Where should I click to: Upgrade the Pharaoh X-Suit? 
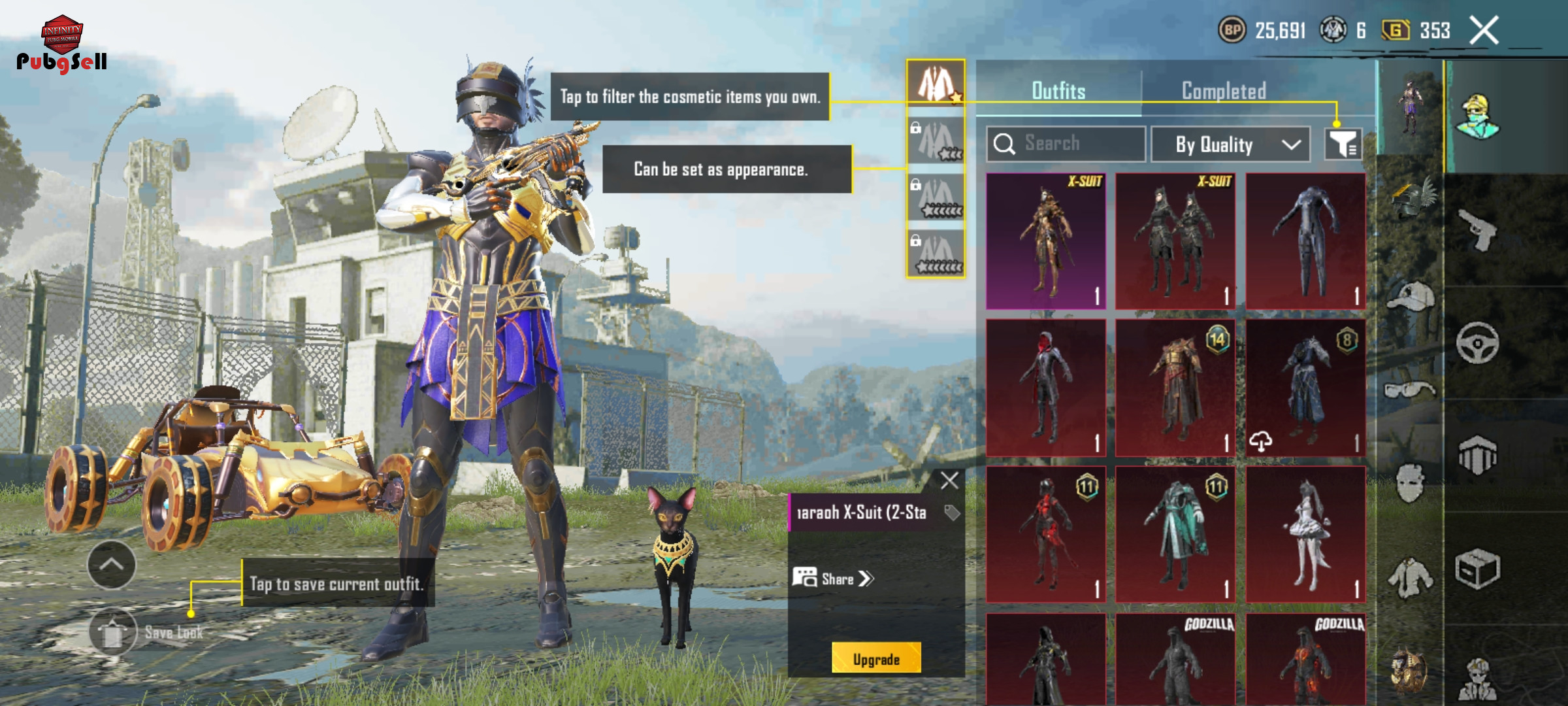click(x=876, y=659)
